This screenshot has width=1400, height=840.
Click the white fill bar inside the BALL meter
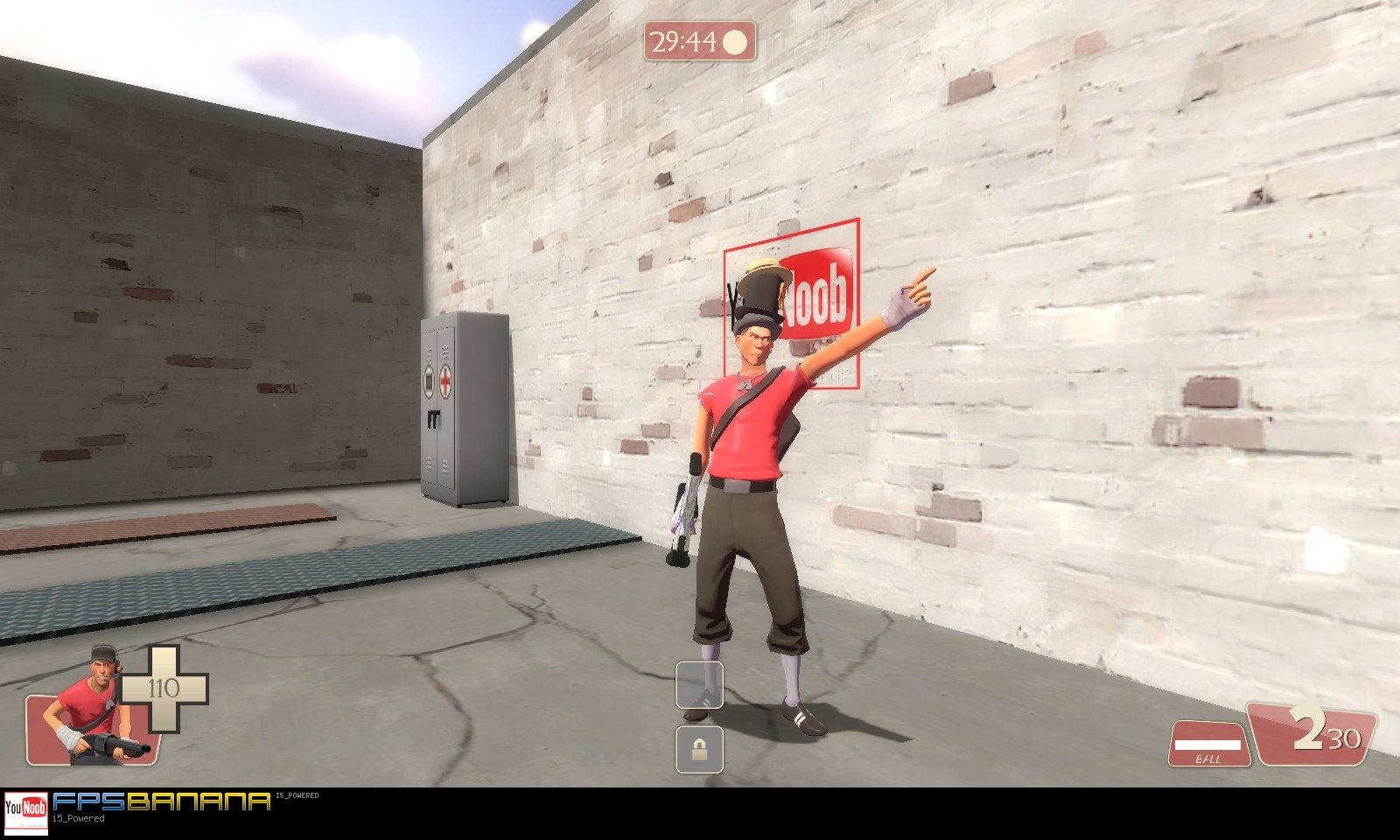[1207, 745]
